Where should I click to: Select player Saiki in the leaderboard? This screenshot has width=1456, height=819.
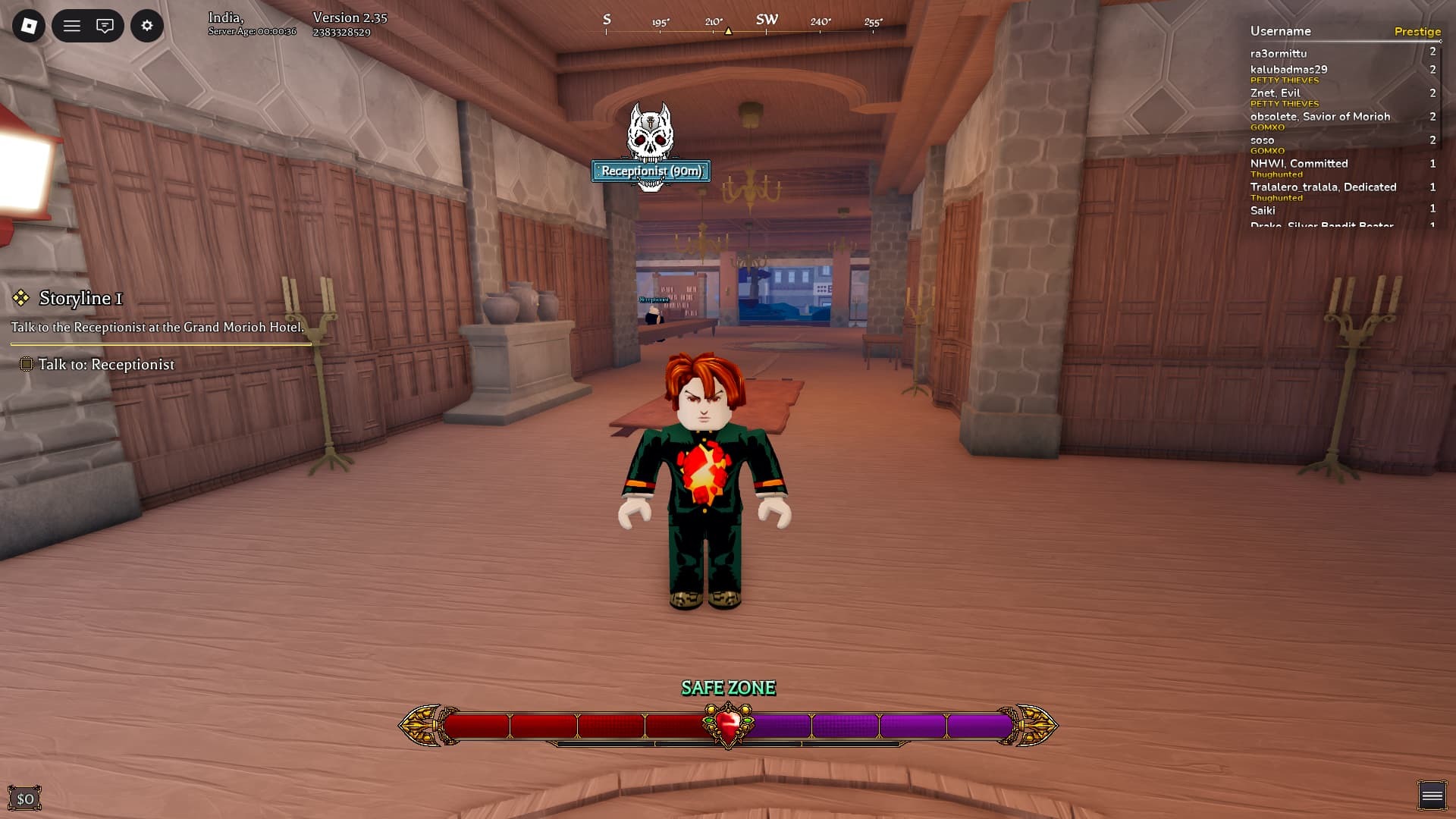tap(1263, 211)
